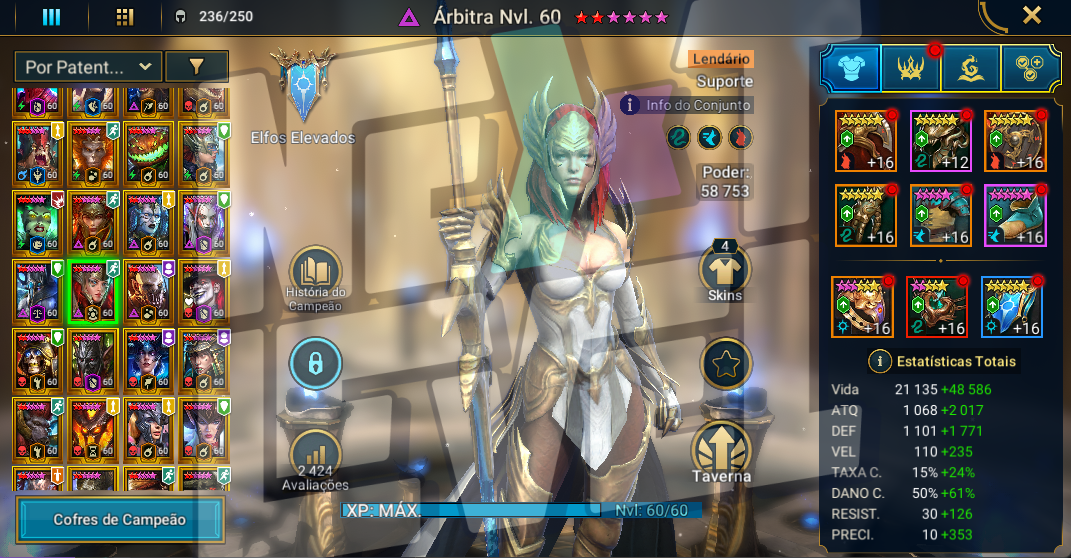Switch to the armor equipment tab
Screen dimensions: 1071x558
[851, 69]
